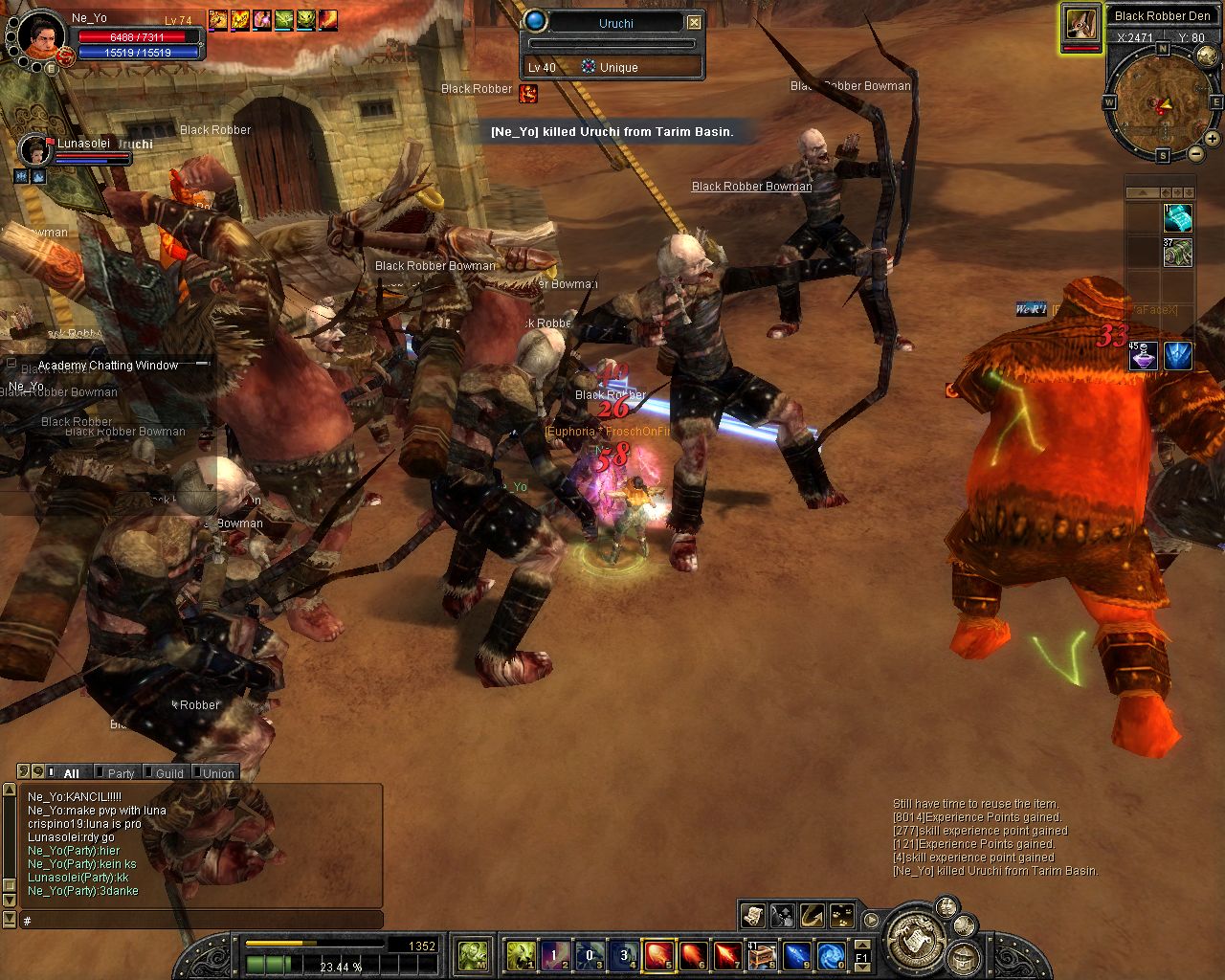The width and height of the screenshot is (1225, 980).
Task: Use the treasure chest item in slot 8
Action: tap(762, 954)
